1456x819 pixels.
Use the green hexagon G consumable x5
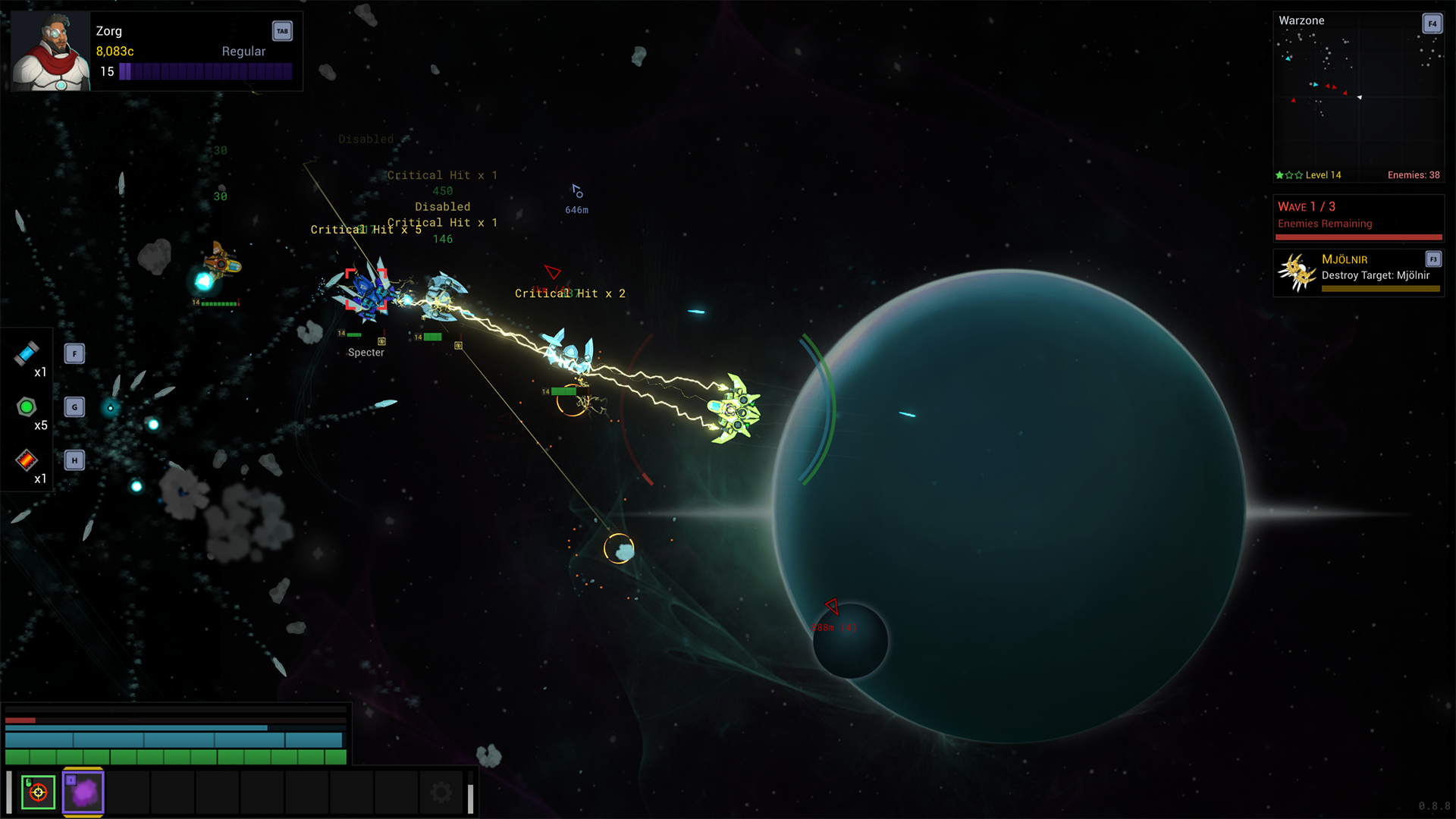pos(27,407)
